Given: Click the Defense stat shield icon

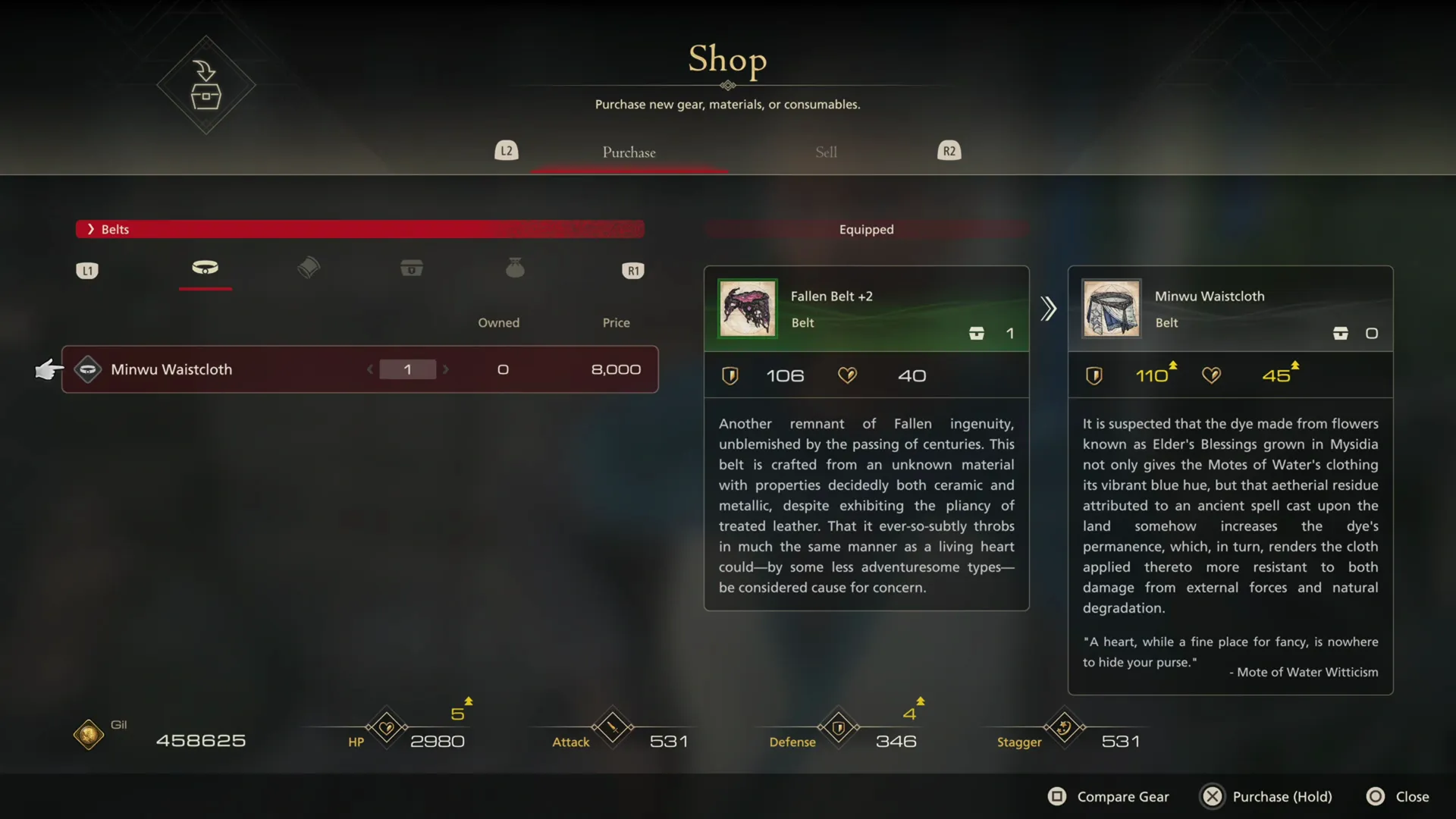Looking at the screenshot, I should [839, 726].
